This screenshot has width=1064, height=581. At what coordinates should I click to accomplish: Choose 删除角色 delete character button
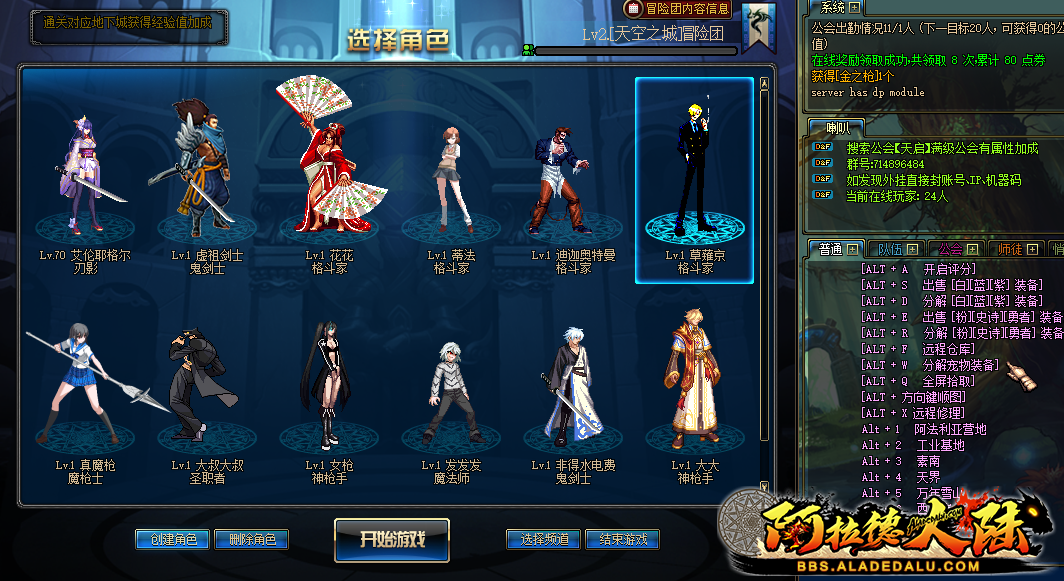pyautogui.click(x=251, y=539)
